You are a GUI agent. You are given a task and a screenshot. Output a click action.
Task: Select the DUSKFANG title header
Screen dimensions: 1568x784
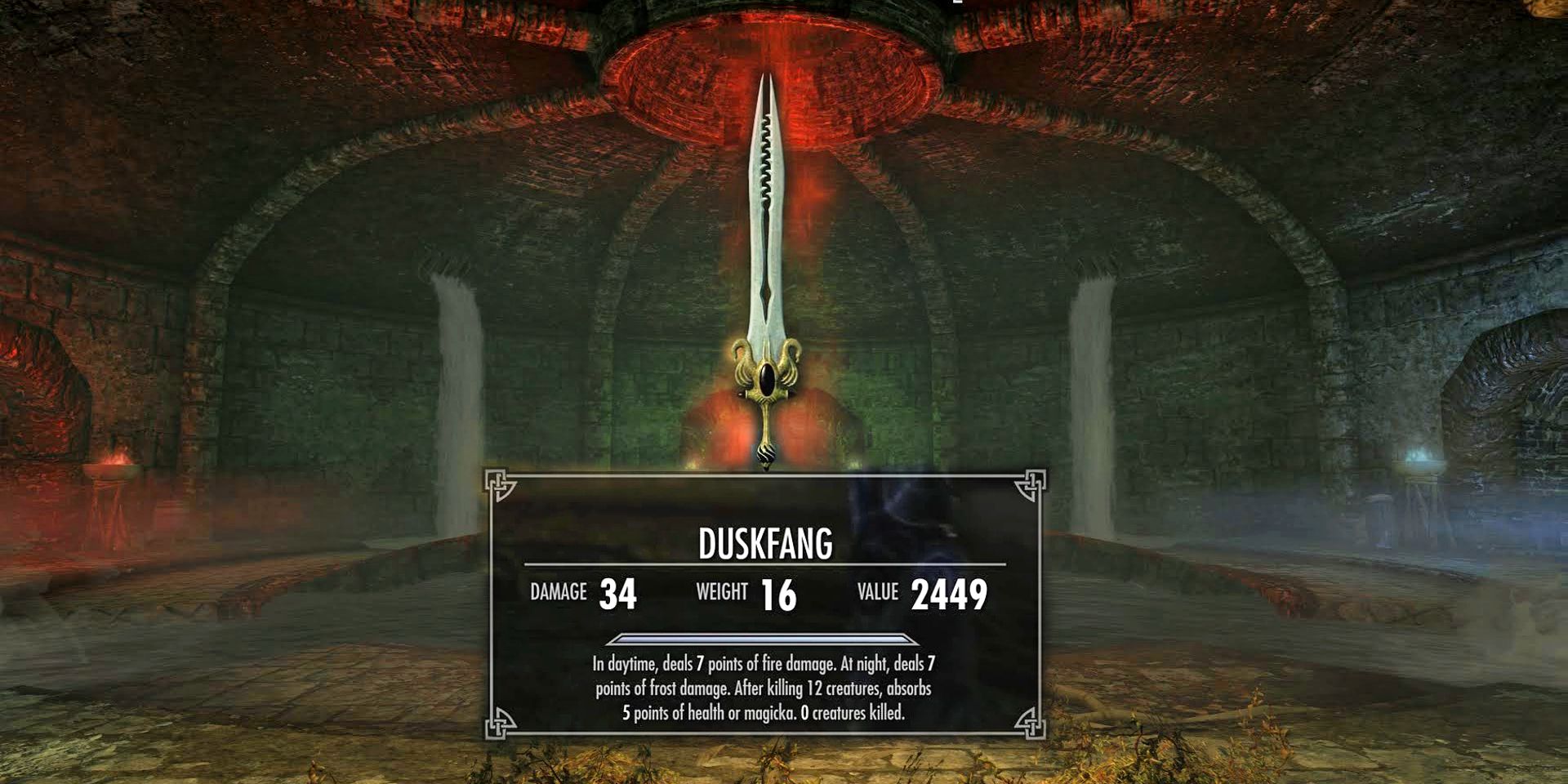click(x=765, y=543)
